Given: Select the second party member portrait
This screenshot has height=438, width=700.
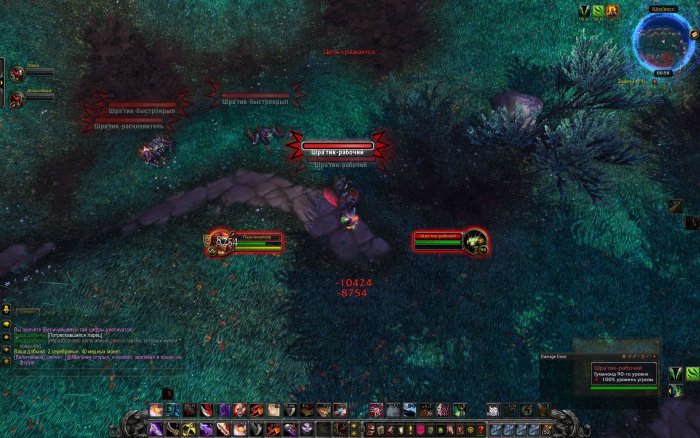Looking at the screenshot, I should 17,99.
